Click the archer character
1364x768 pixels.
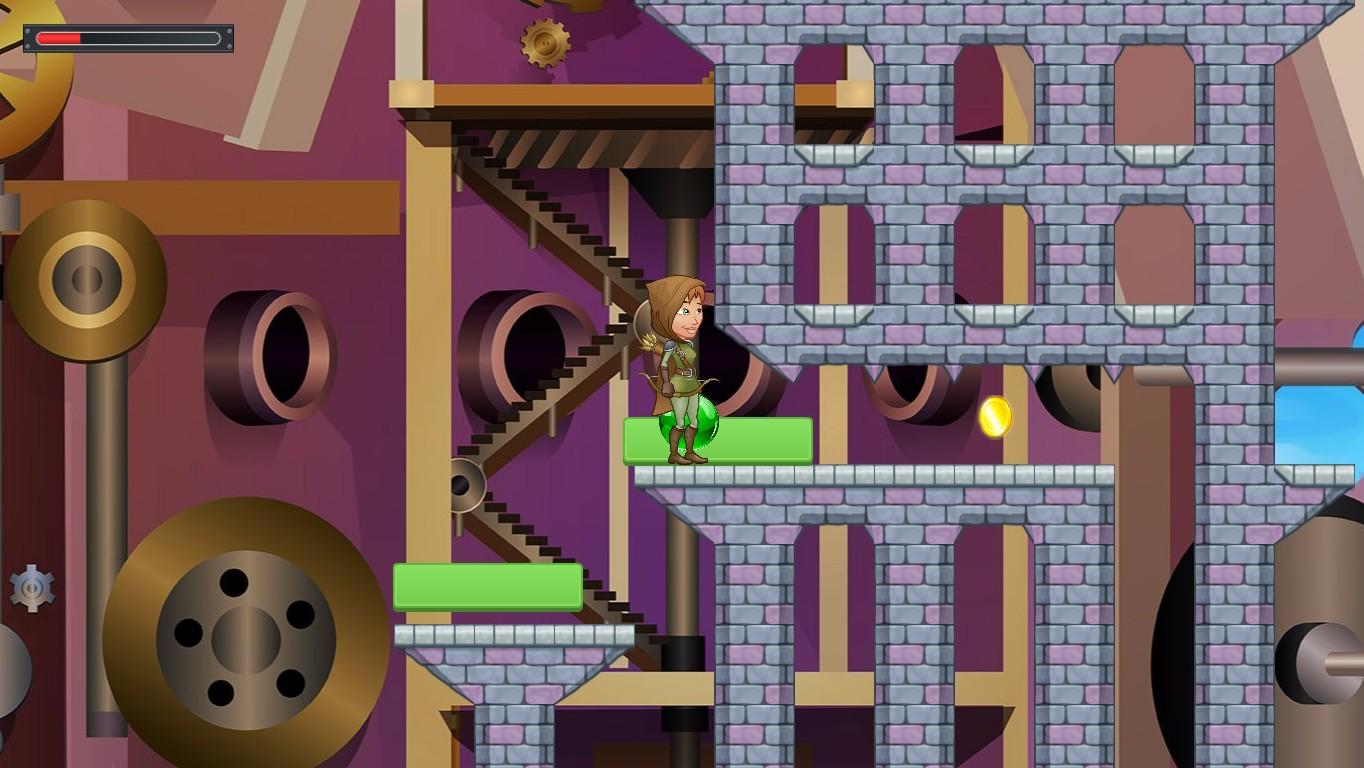click(x=680, y=370)
